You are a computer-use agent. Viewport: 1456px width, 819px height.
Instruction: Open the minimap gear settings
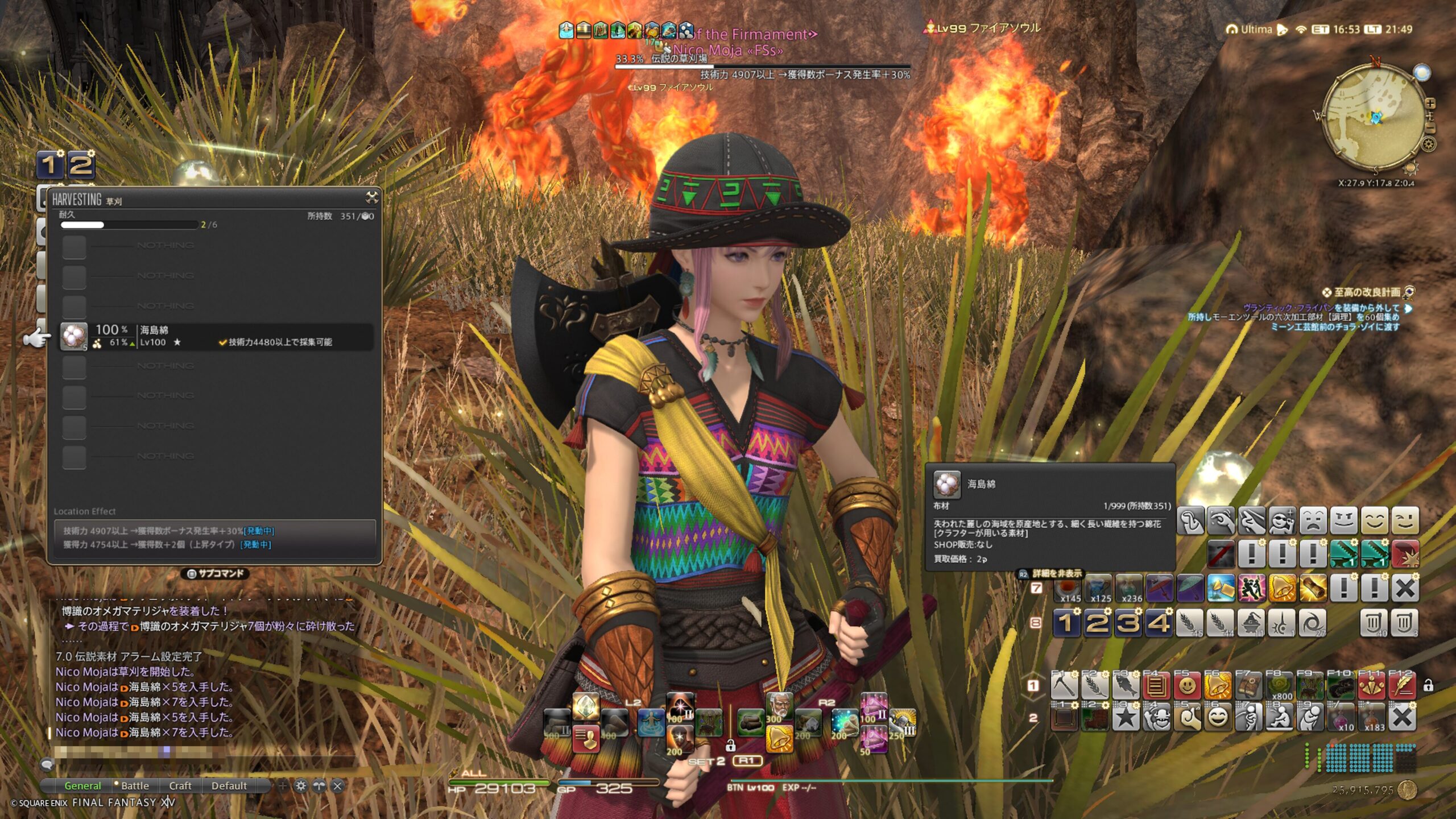click(1428, 144)
